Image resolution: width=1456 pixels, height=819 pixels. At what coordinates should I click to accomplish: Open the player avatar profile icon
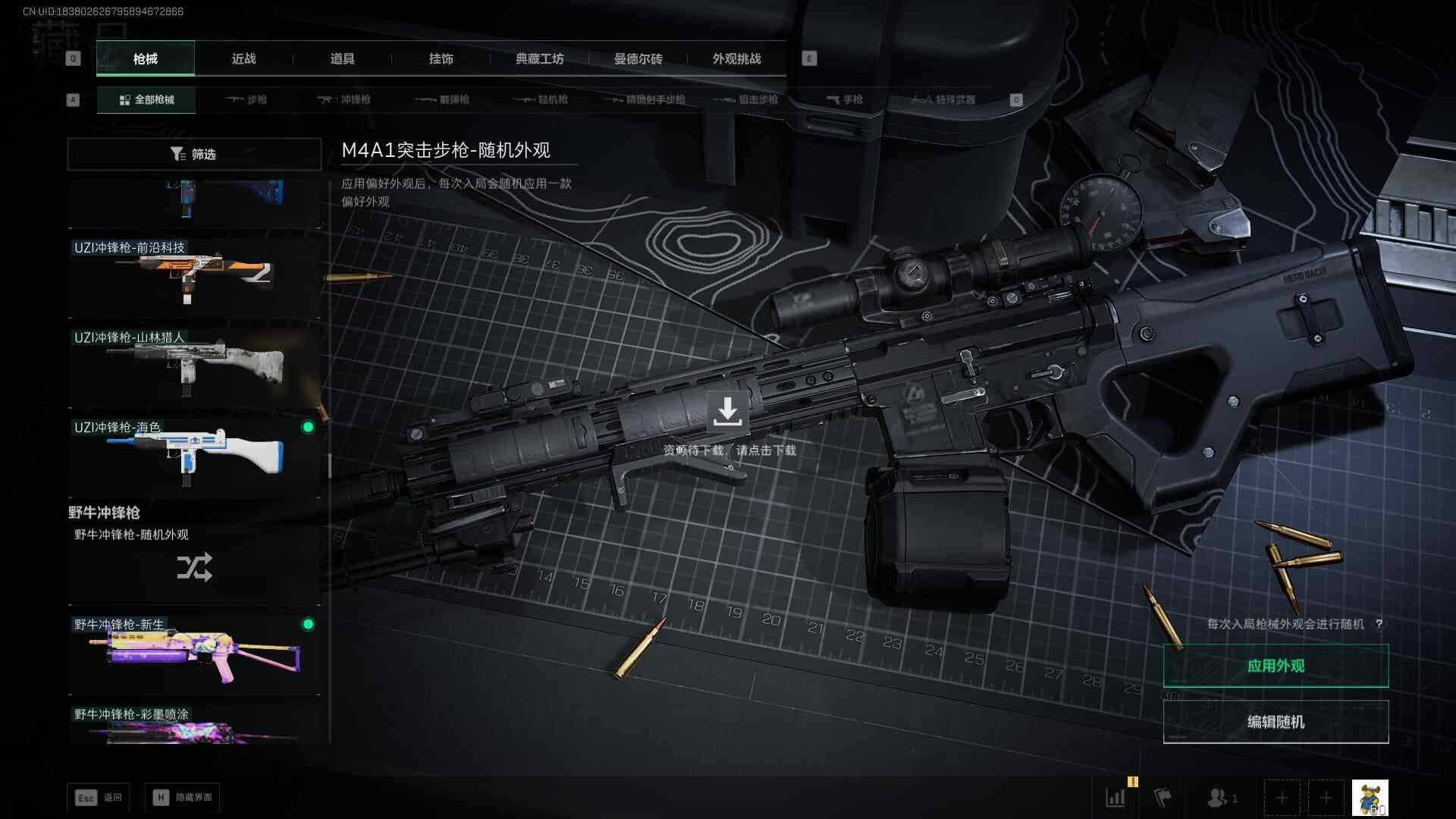coord(1370,798)
